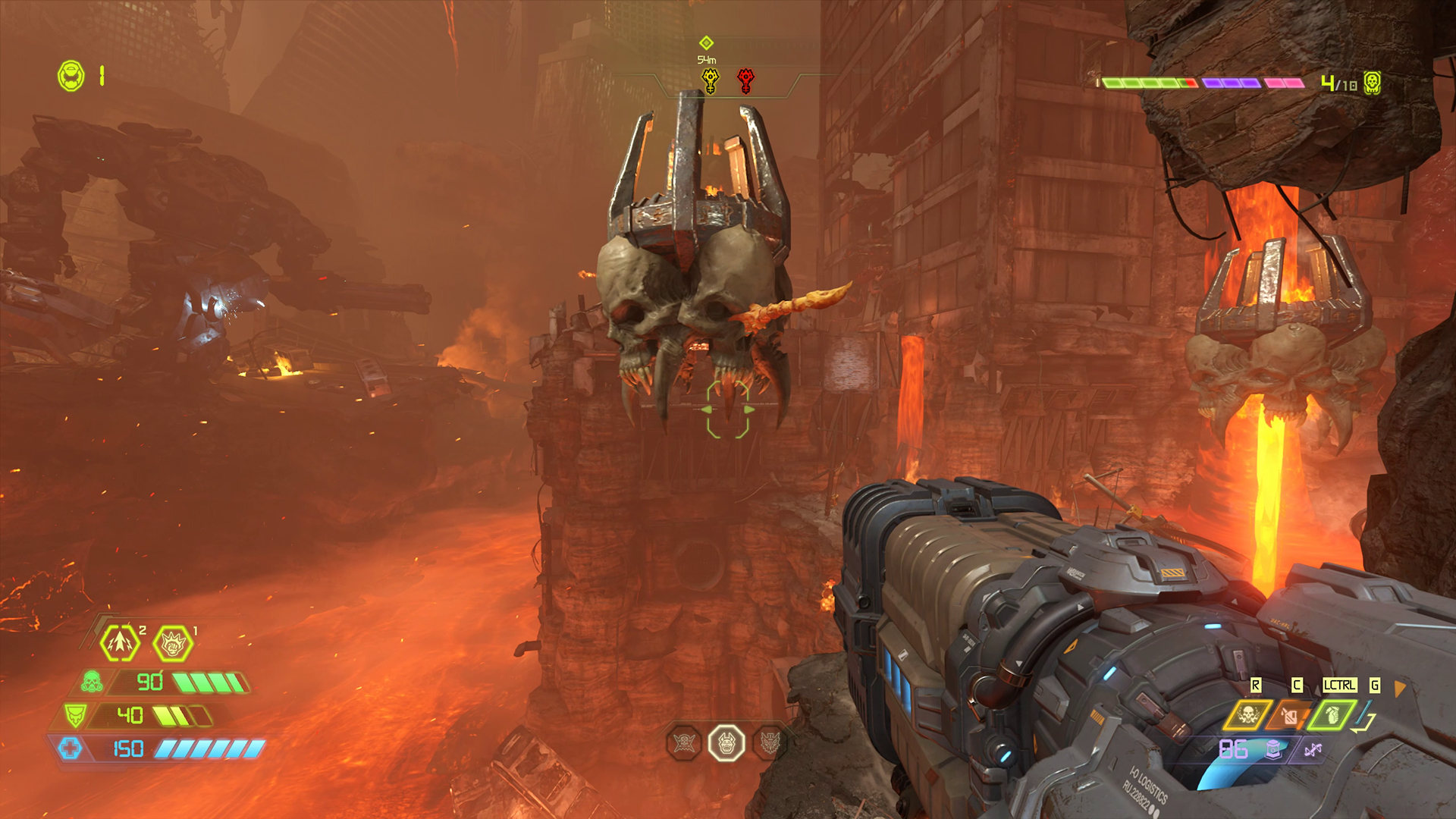1456x819 pixels.
Task: Click the purple ammo canister icon
Action: click(1274, 749)
